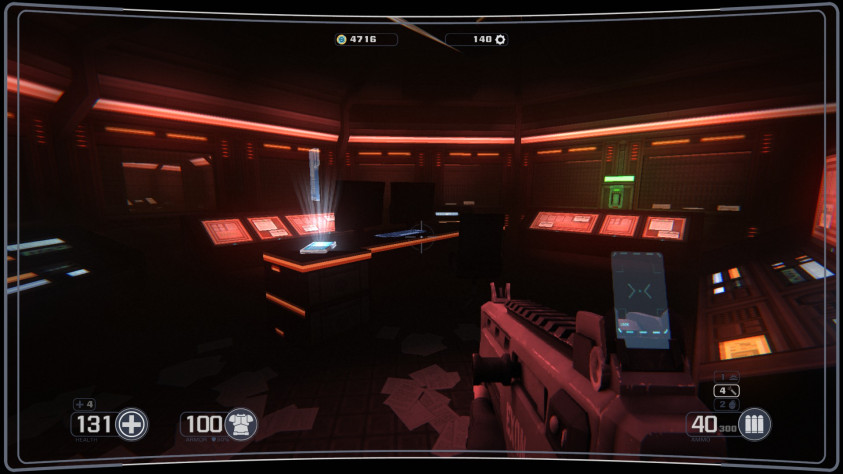This screenshot has height=474, width=843.
Task: Select the highlighted weapon slot 4
Action: pyautogui.click(x=727, y=390)
